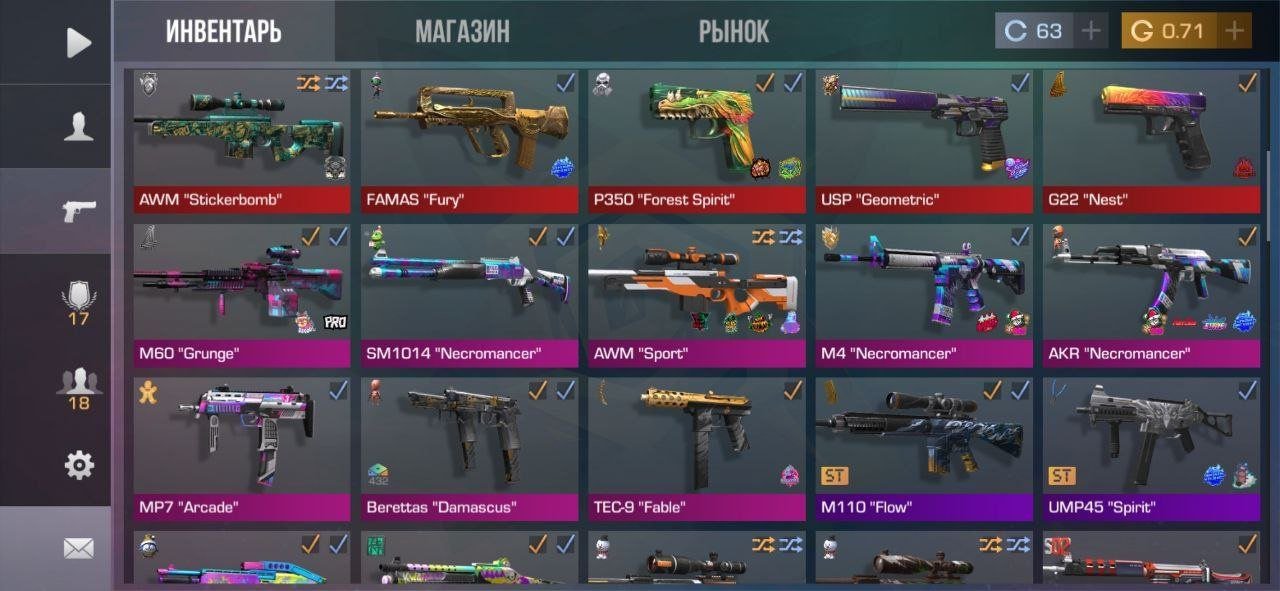Screen dimensions: 1280x591
Task: Open the friends icon showing 18
Action: (78, 388)
